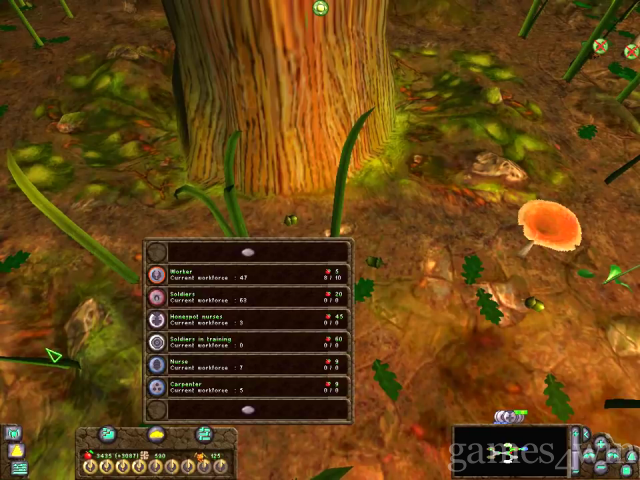640x480 pixels.
Task: Click the green circular icon at top center
Action: point(321,8)
